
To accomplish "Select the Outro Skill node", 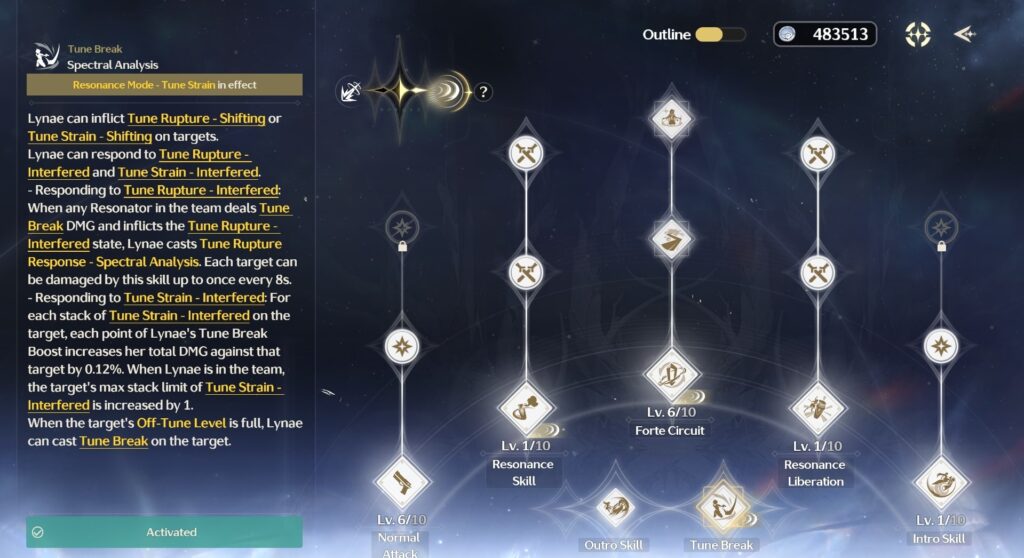I will click(614, 506).
